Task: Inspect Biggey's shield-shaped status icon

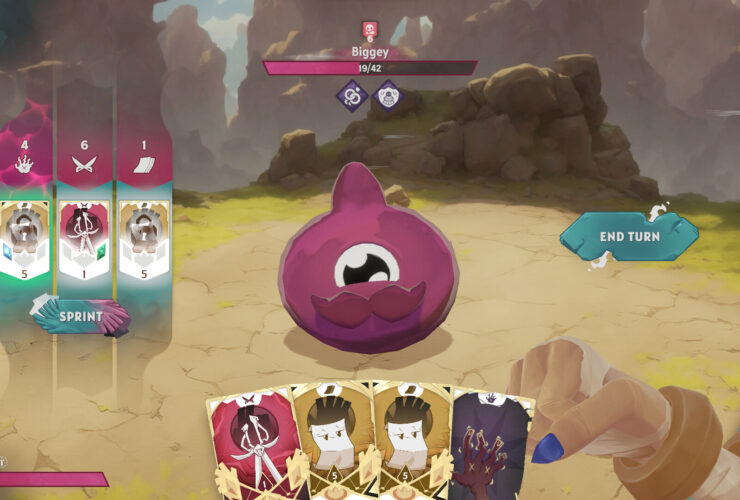Action: 387,96
